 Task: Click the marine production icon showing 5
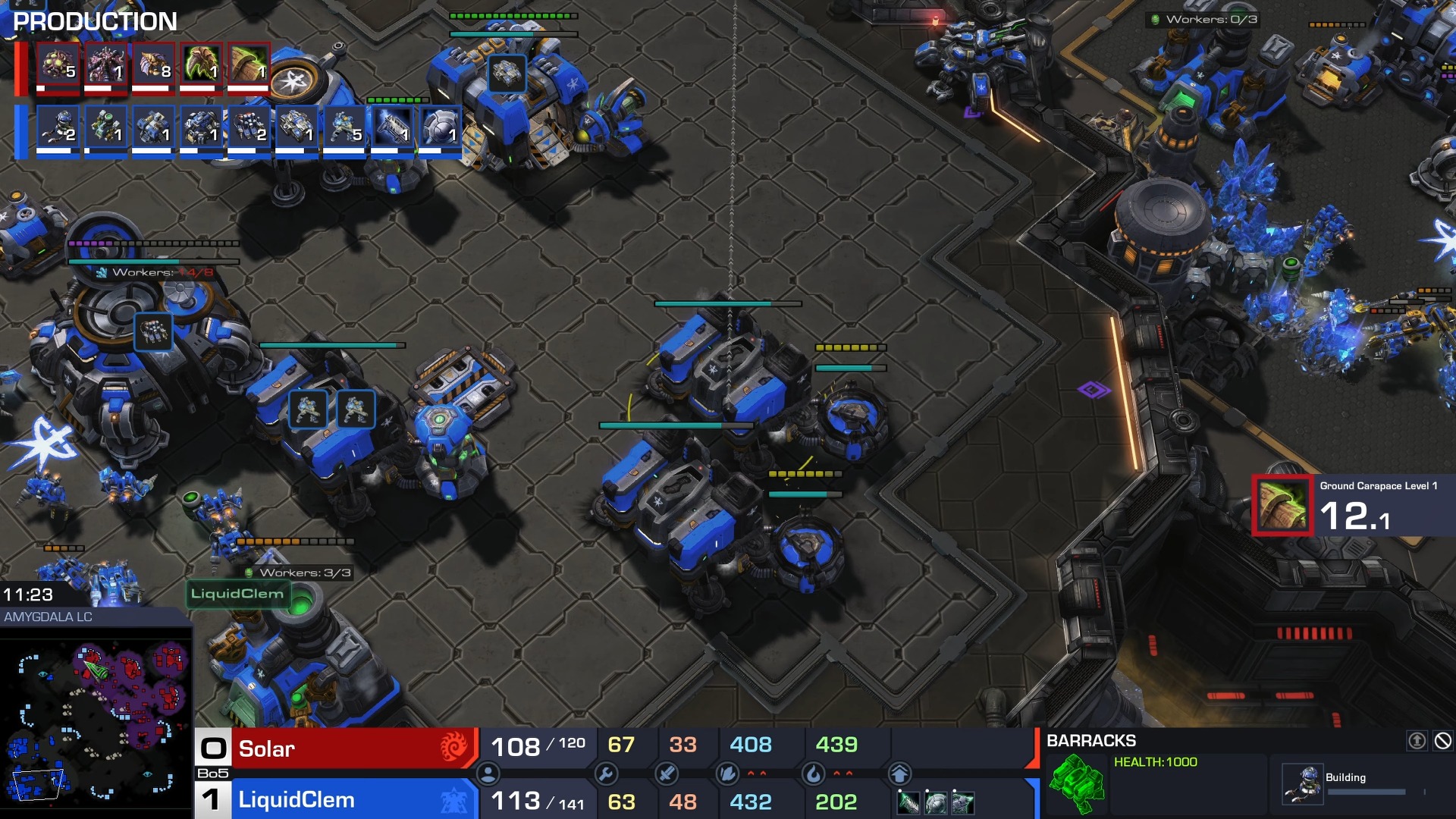344,127
